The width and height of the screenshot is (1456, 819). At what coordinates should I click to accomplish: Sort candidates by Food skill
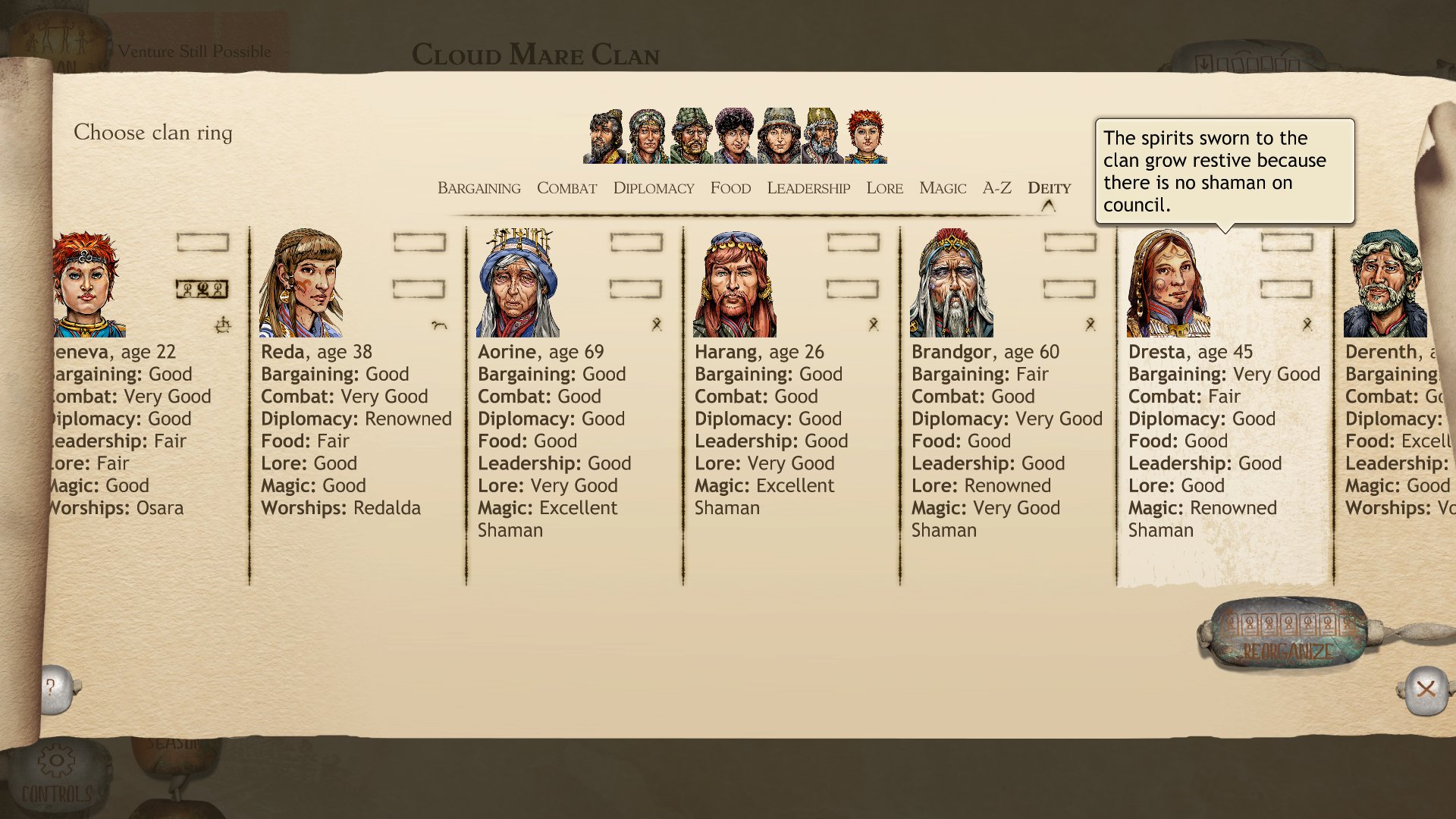point(730,188)
